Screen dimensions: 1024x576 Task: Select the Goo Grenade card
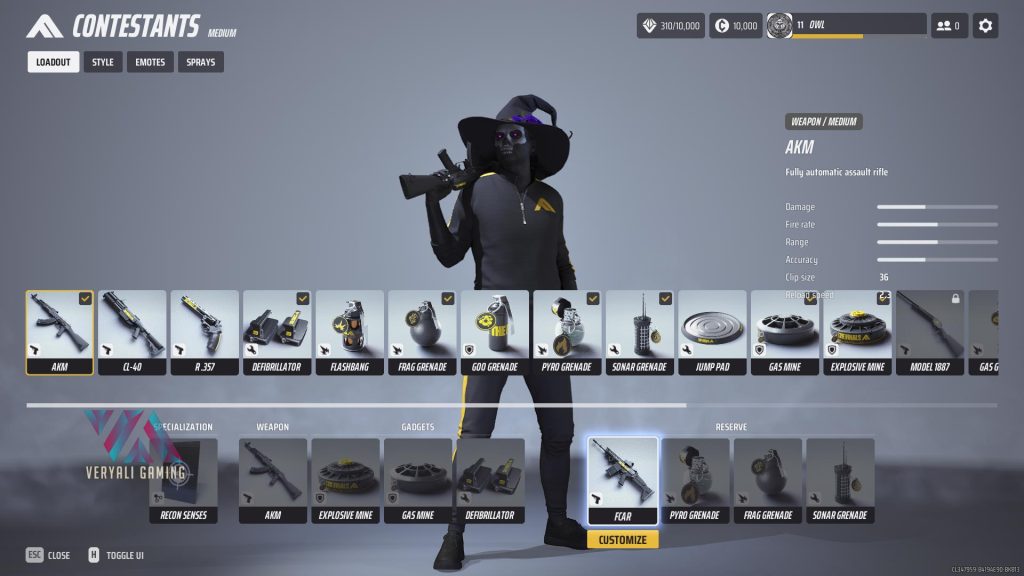point(494,331)
